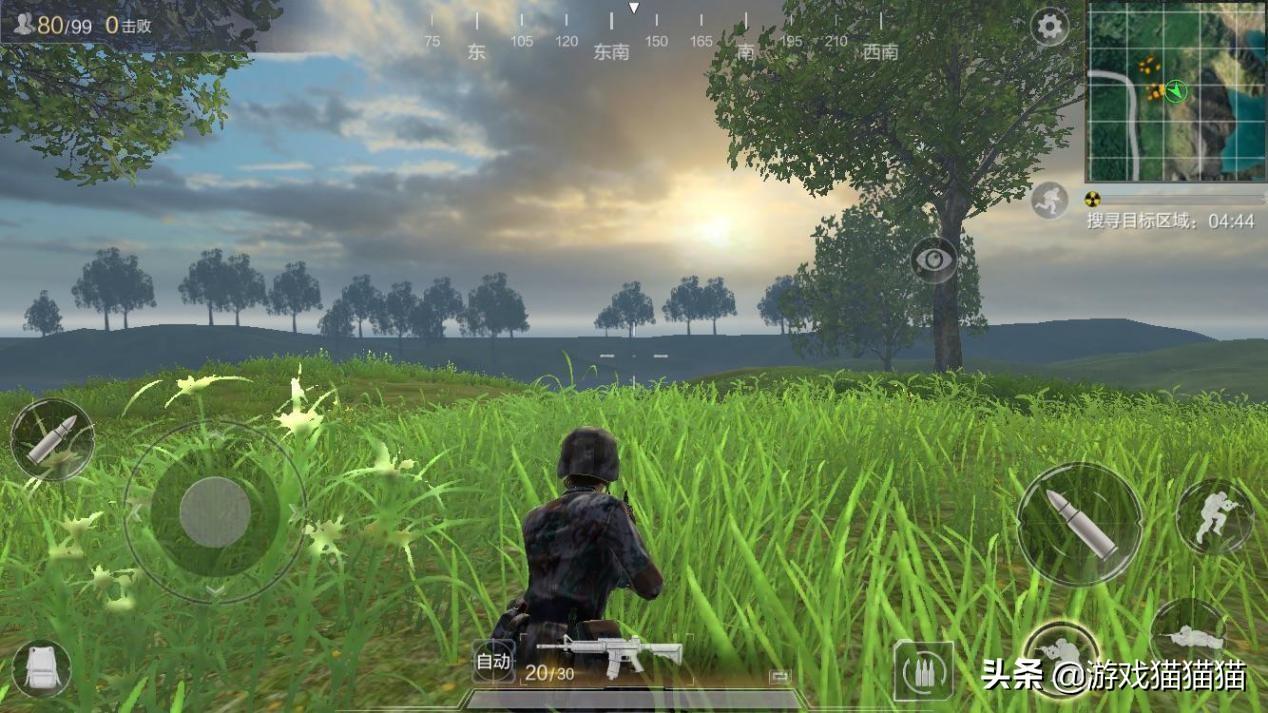Tap the large bullet fire button

(x=1080, y=524)
